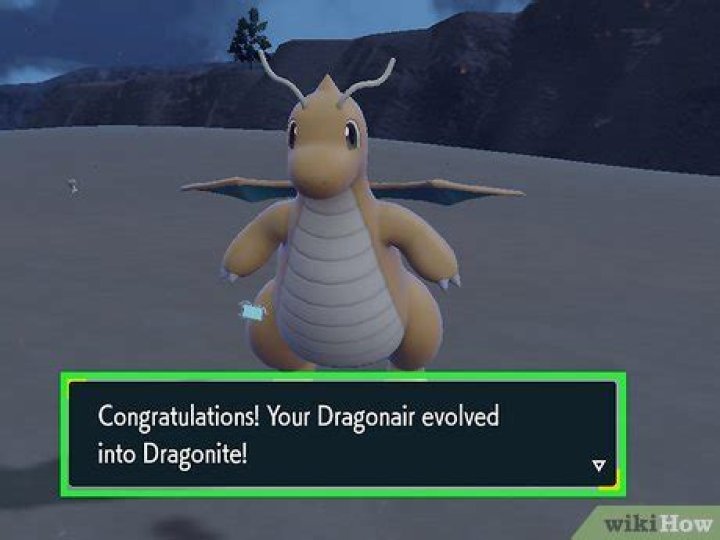720x540 pixels.
Task: Click the dialogue continue arrow
Action: (x=598, y=465)
